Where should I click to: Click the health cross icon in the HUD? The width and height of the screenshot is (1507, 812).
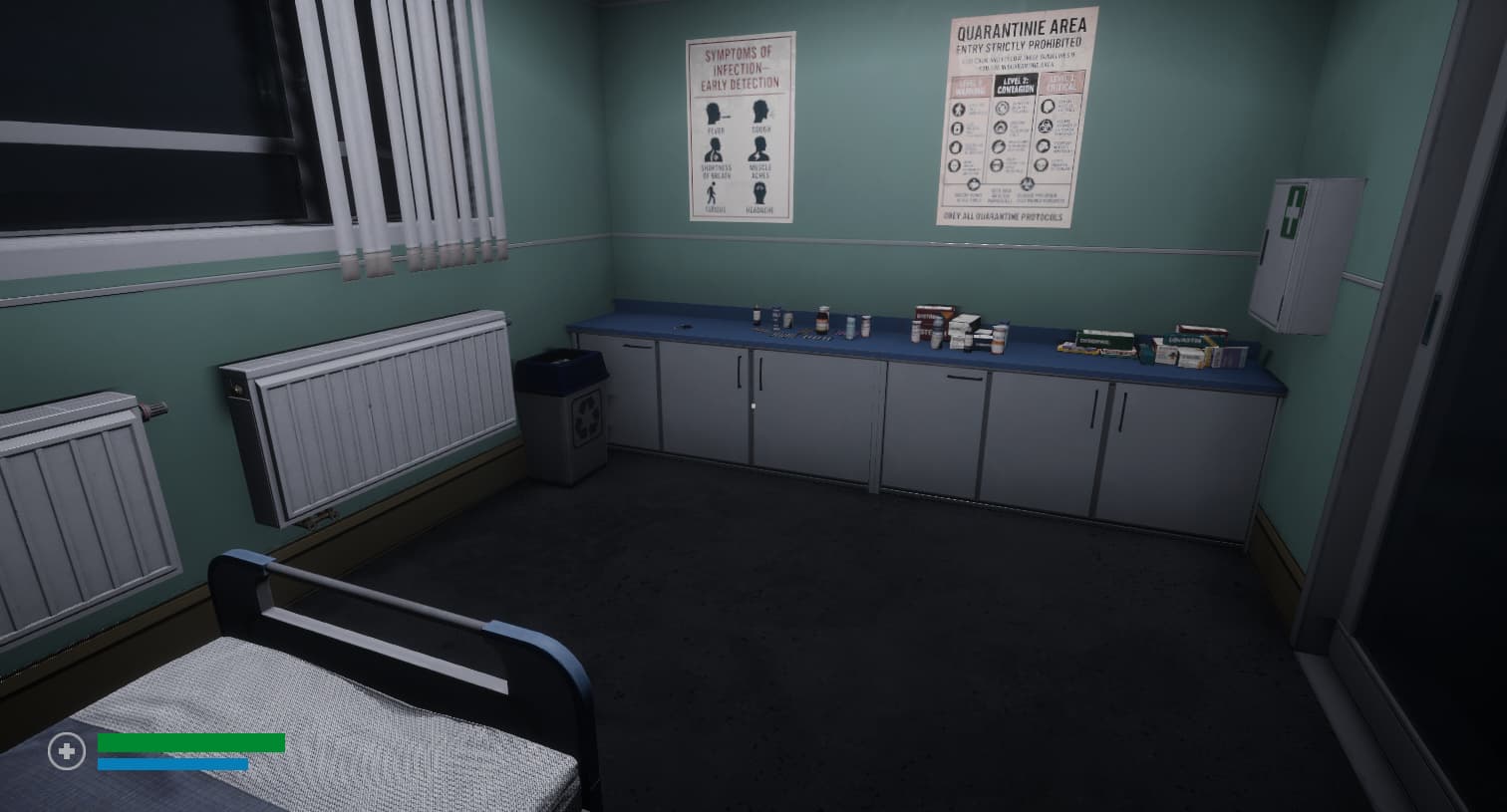click(x=66, y=751)
